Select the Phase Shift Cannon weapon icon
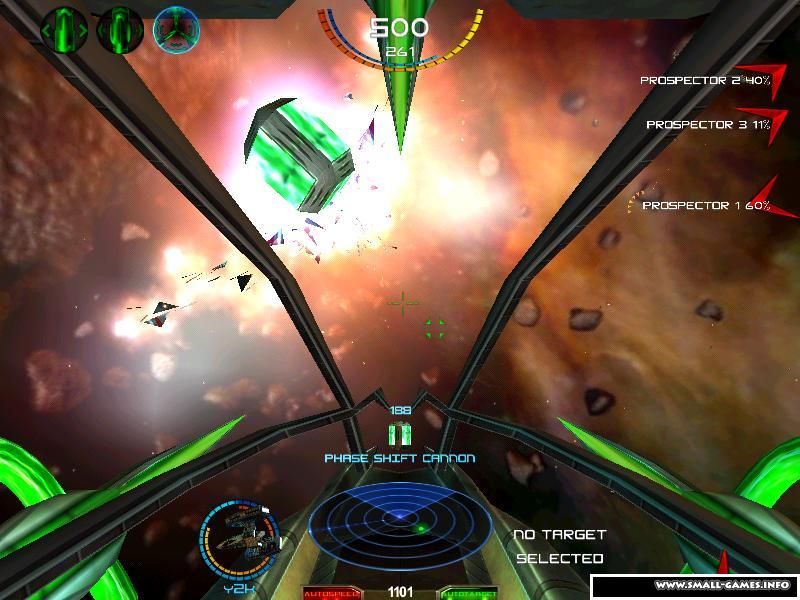 pos(400,434)
